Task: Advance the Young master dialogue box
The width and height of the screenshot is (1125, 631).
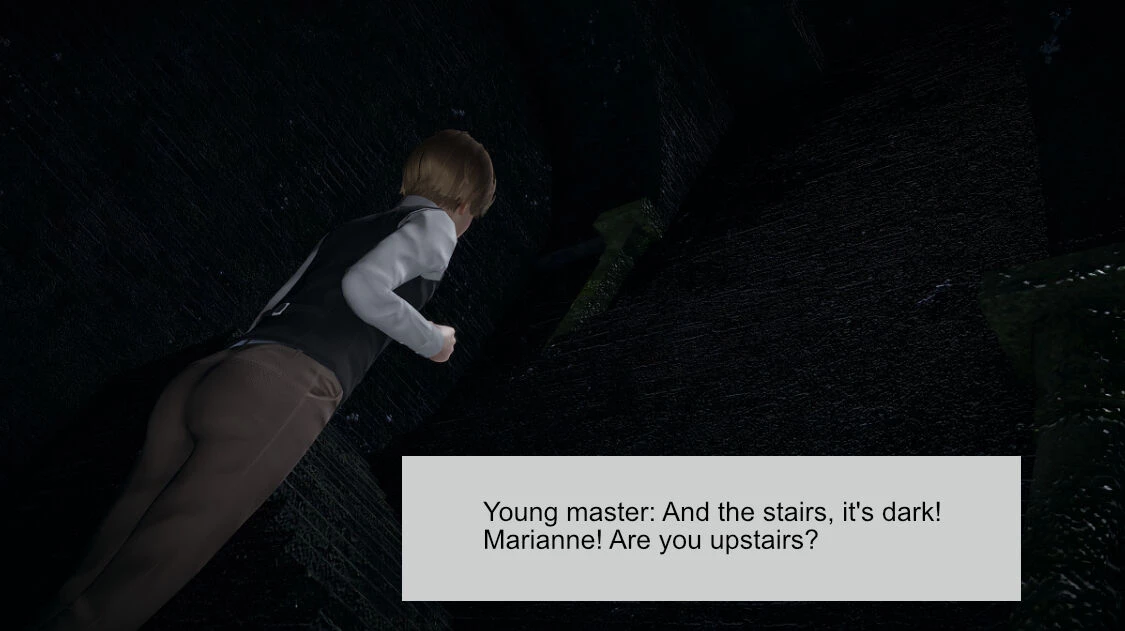Action: coord(711,528)
